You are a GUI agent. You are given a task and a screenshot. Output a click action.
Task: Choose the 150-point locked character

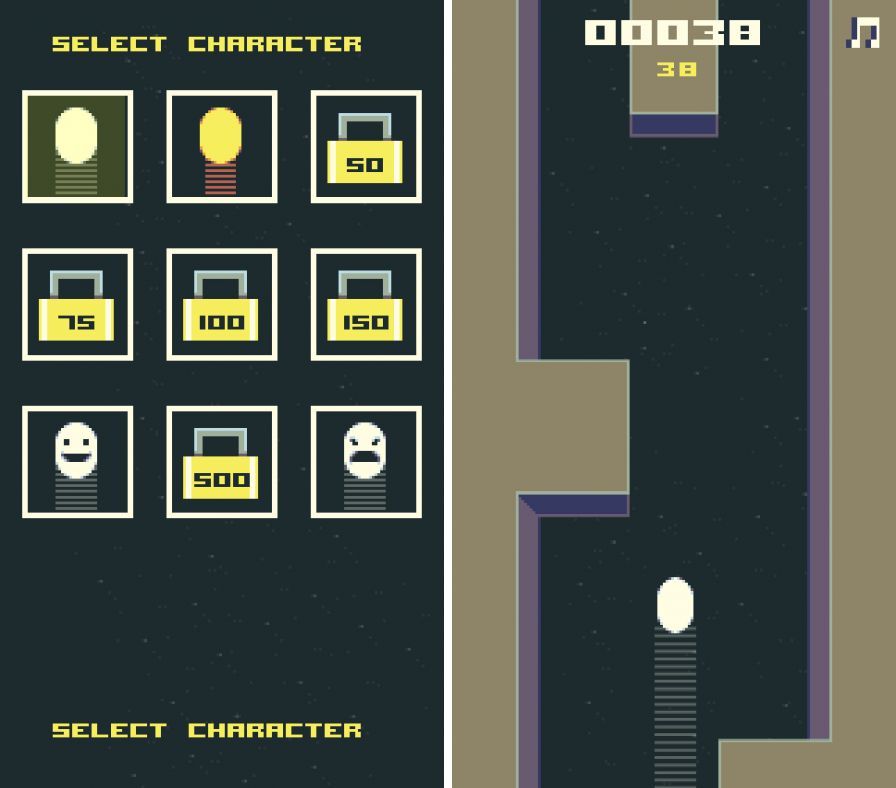[x=365, y=304]
